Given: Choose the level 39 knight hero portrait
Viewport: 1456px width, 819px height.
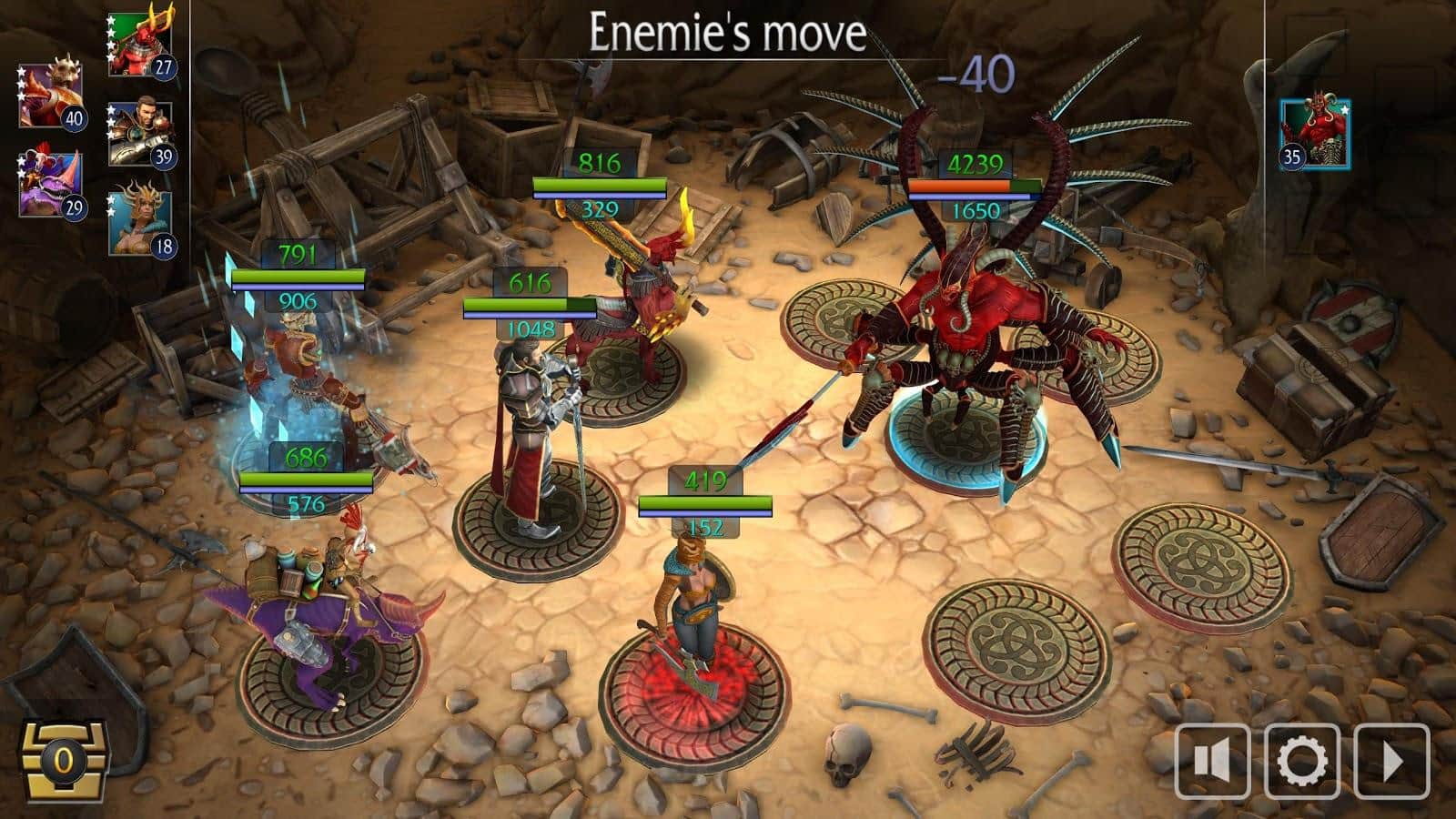Looking at the screenshot, I should tap(139, 134).
